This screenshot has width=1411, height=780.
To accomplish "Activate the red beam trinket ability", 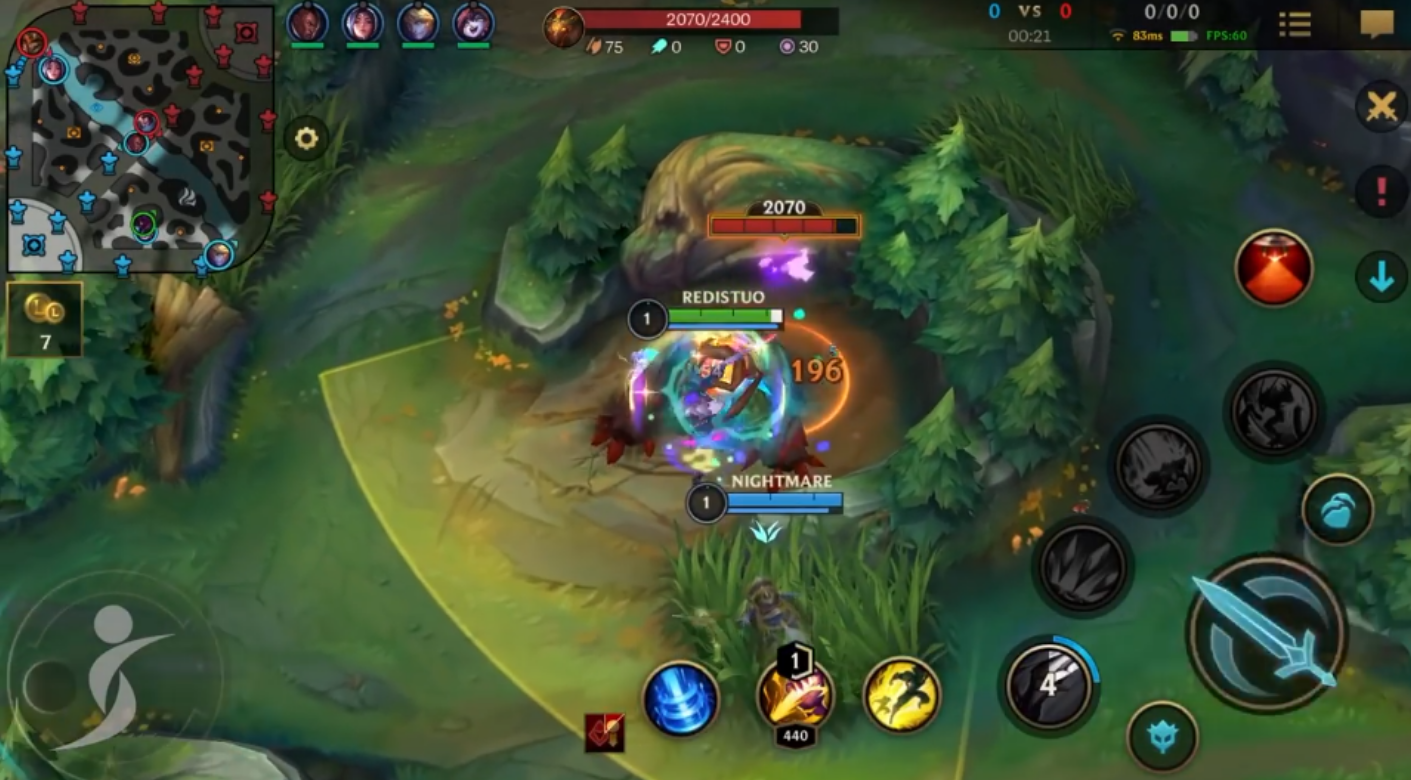I will tap(1274, 267).
